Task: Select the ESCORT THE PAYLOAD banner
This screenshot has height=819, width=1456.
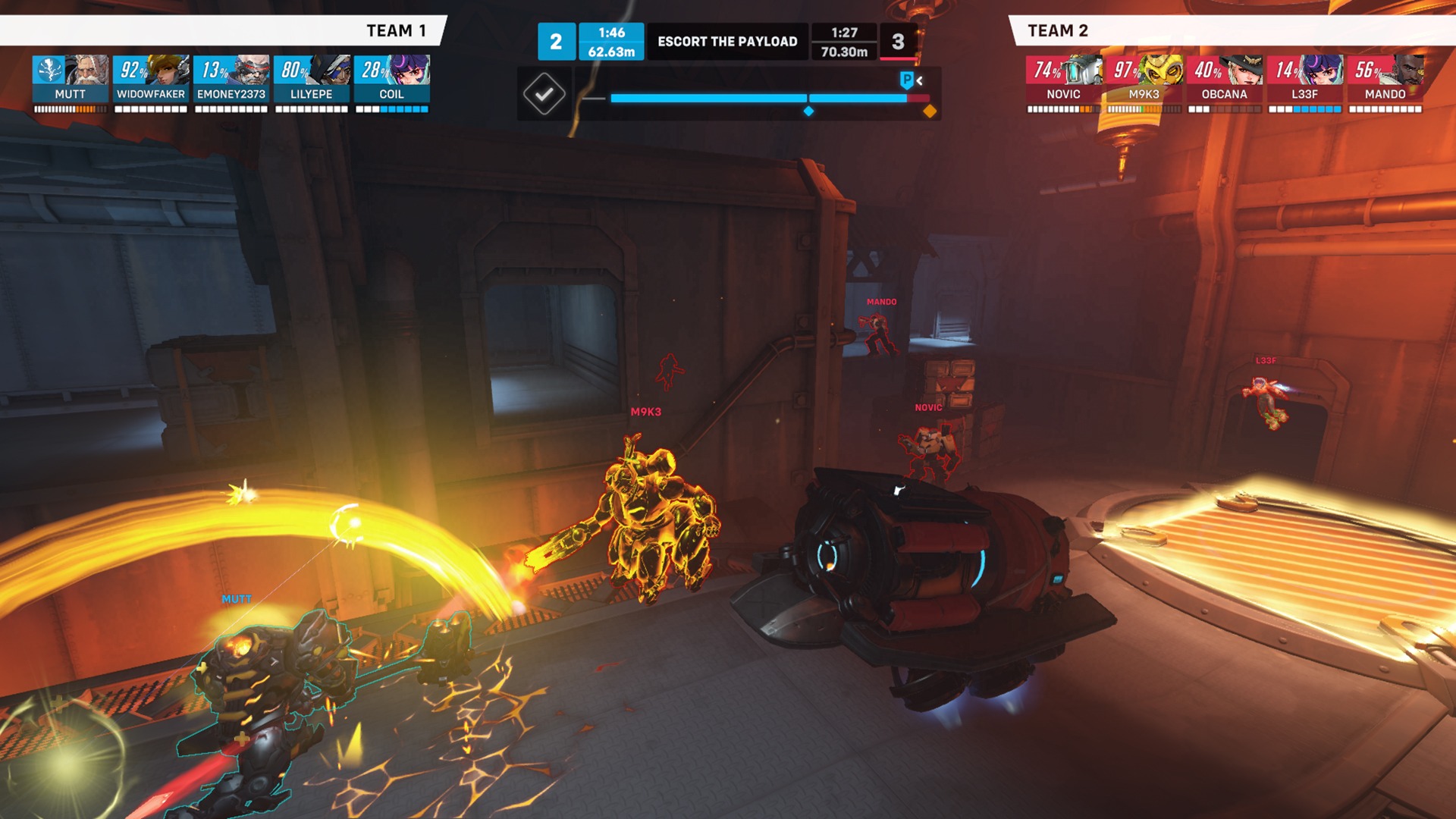Action: (x=730, y=42)
